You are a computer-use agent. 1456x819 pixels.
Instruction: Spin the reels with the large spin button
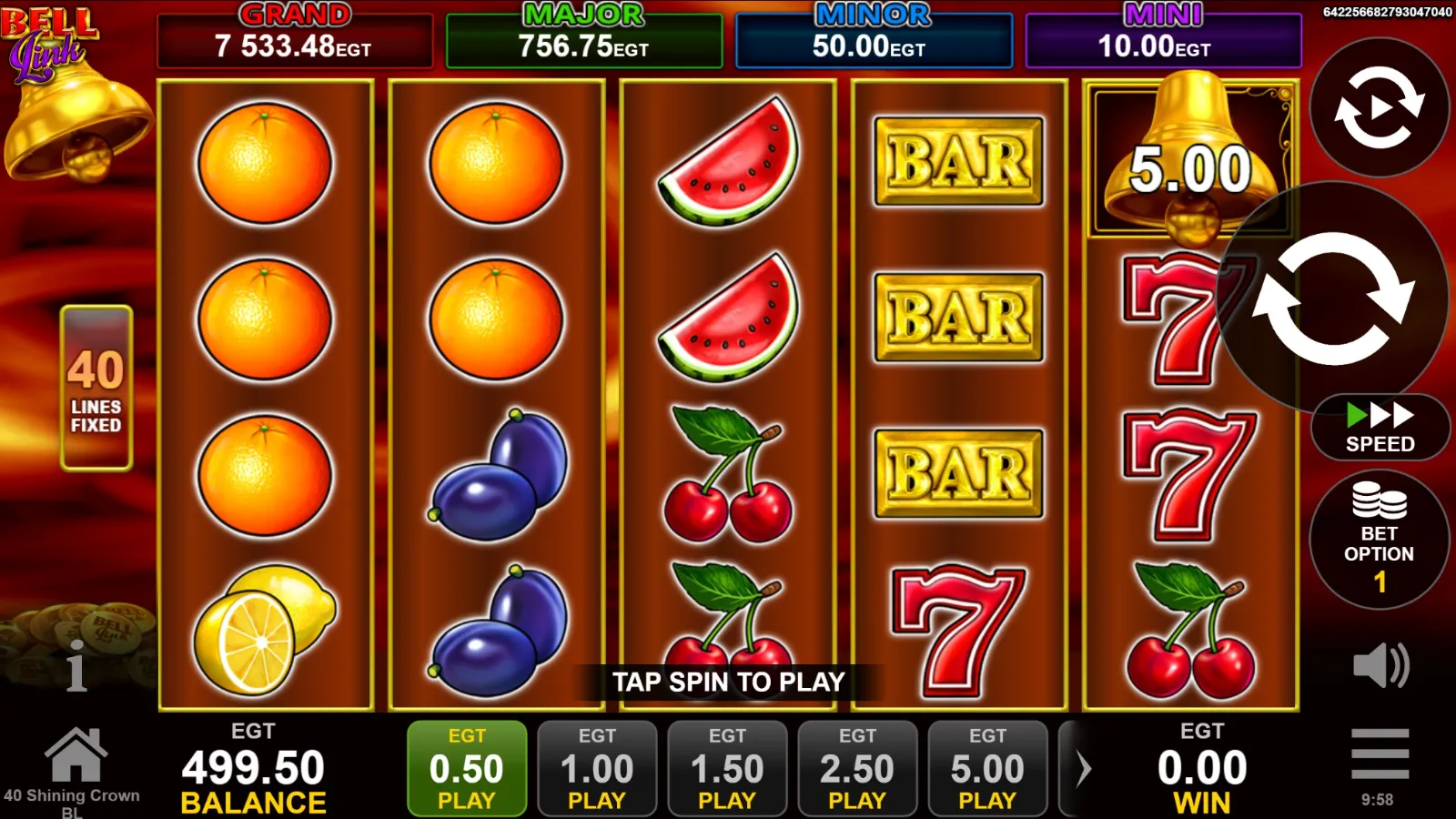(x=1332, y=298)
